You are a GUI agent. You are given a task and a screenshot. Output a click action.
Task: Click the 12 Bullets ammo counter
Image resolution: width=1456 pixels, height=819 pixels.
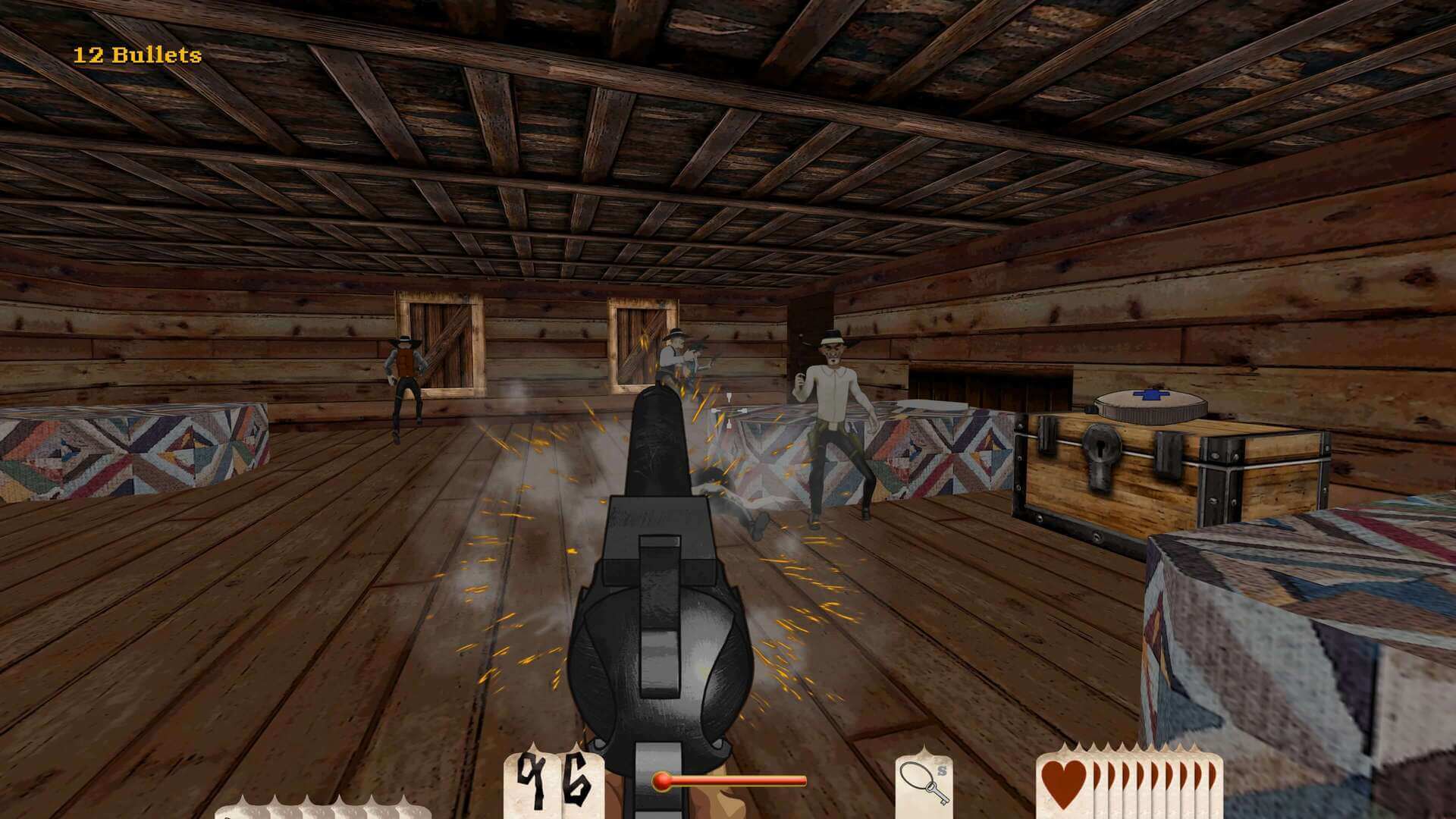pos(136,53)
